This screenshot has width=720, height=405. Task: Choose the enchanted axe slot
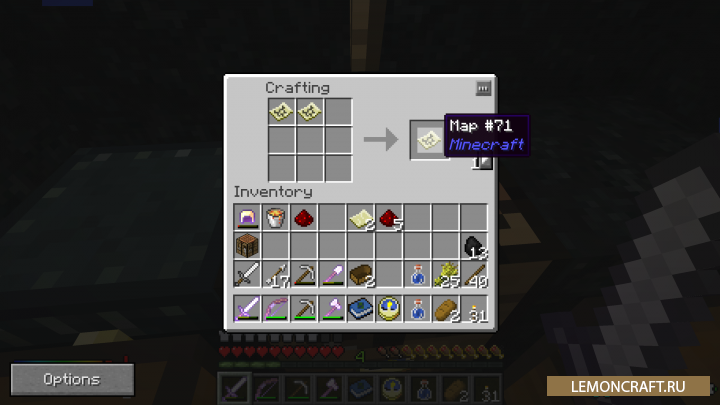tap(332, 308)
